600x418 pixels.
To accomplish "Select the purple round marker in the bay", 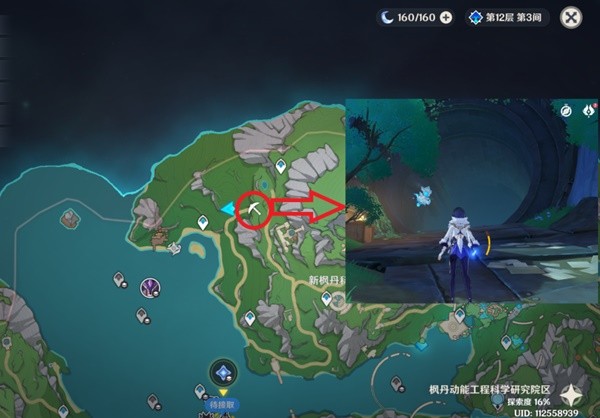I will [x=151, y=287].
